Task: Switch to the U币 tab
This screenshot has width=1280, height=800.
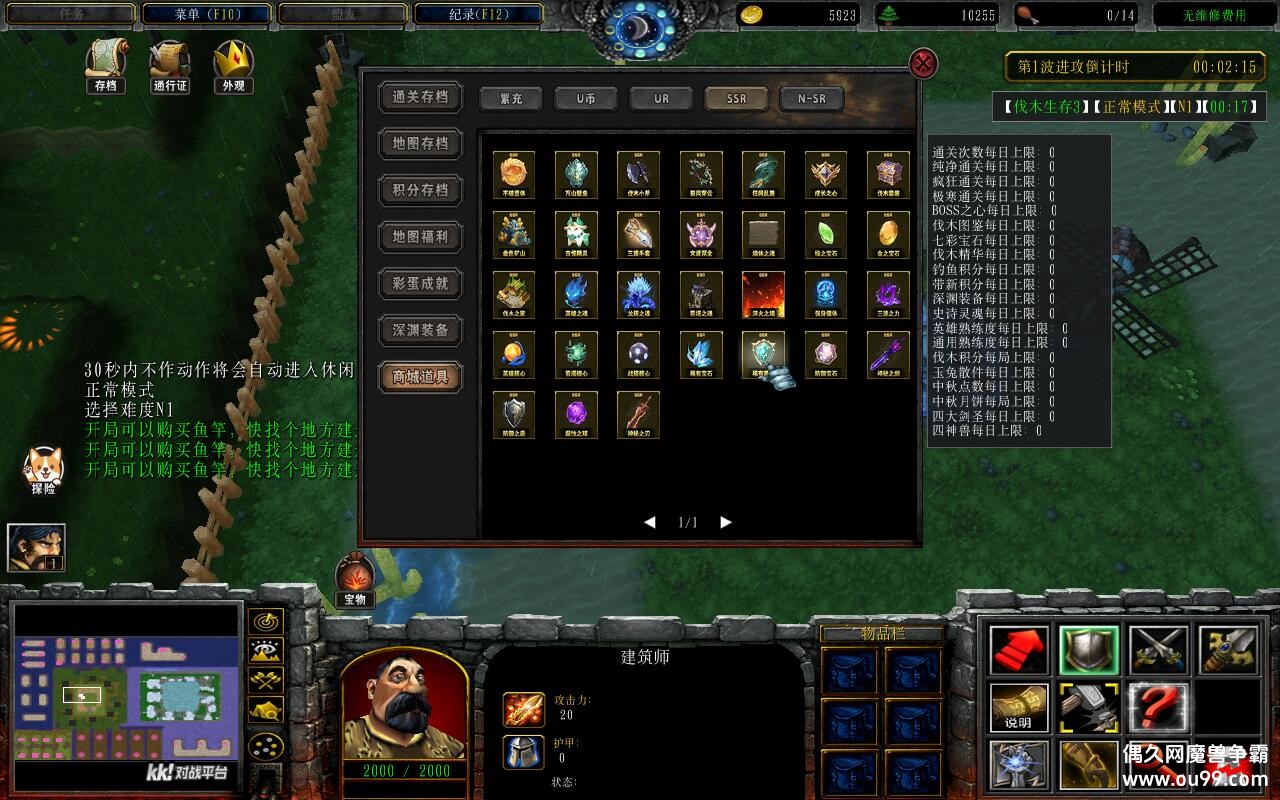Action: pos(586,99)
